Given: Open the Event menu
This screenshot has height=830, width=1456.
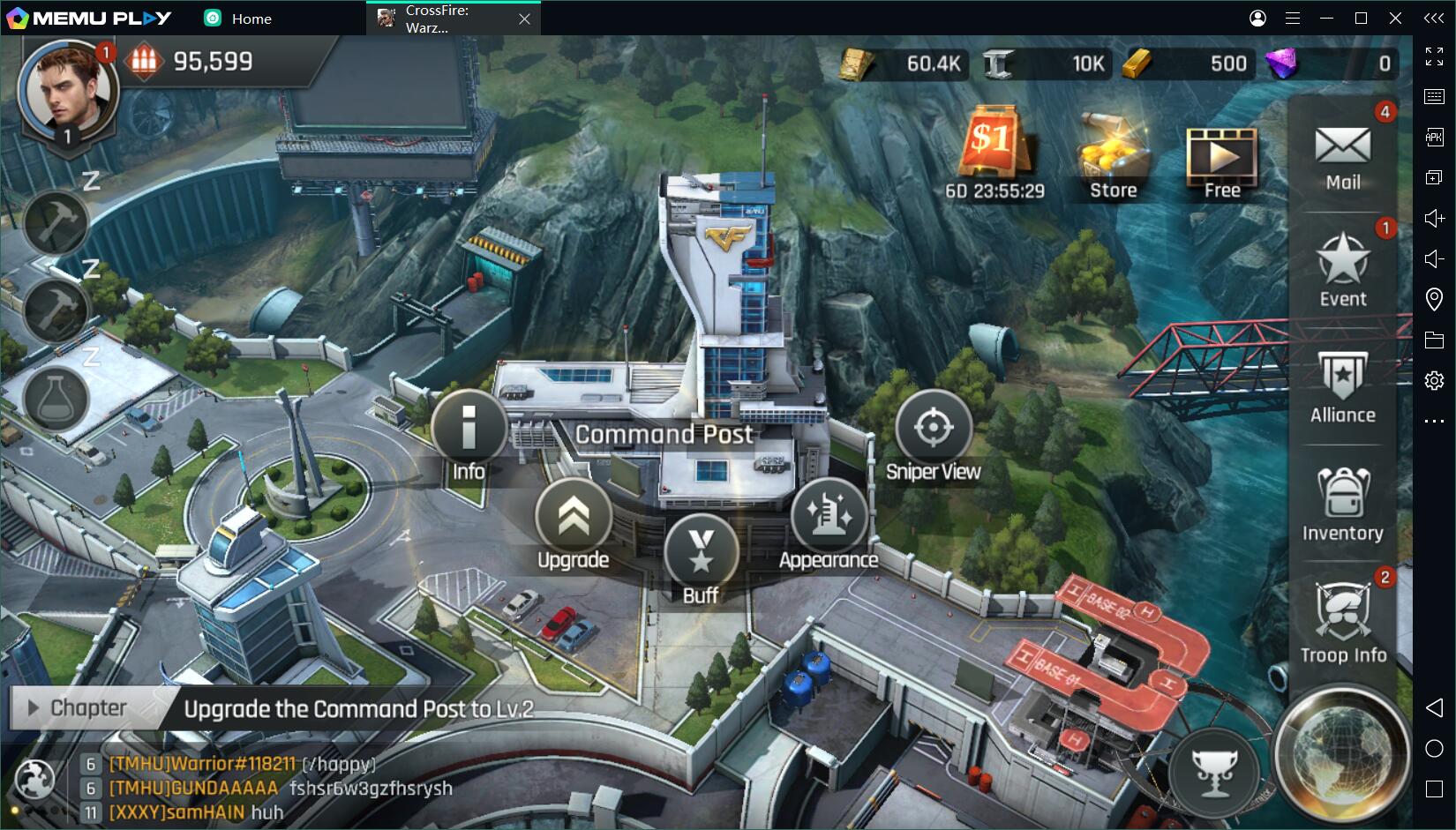Looking at the screenshot, I should pyautogui.click(x=1342, y=269).
